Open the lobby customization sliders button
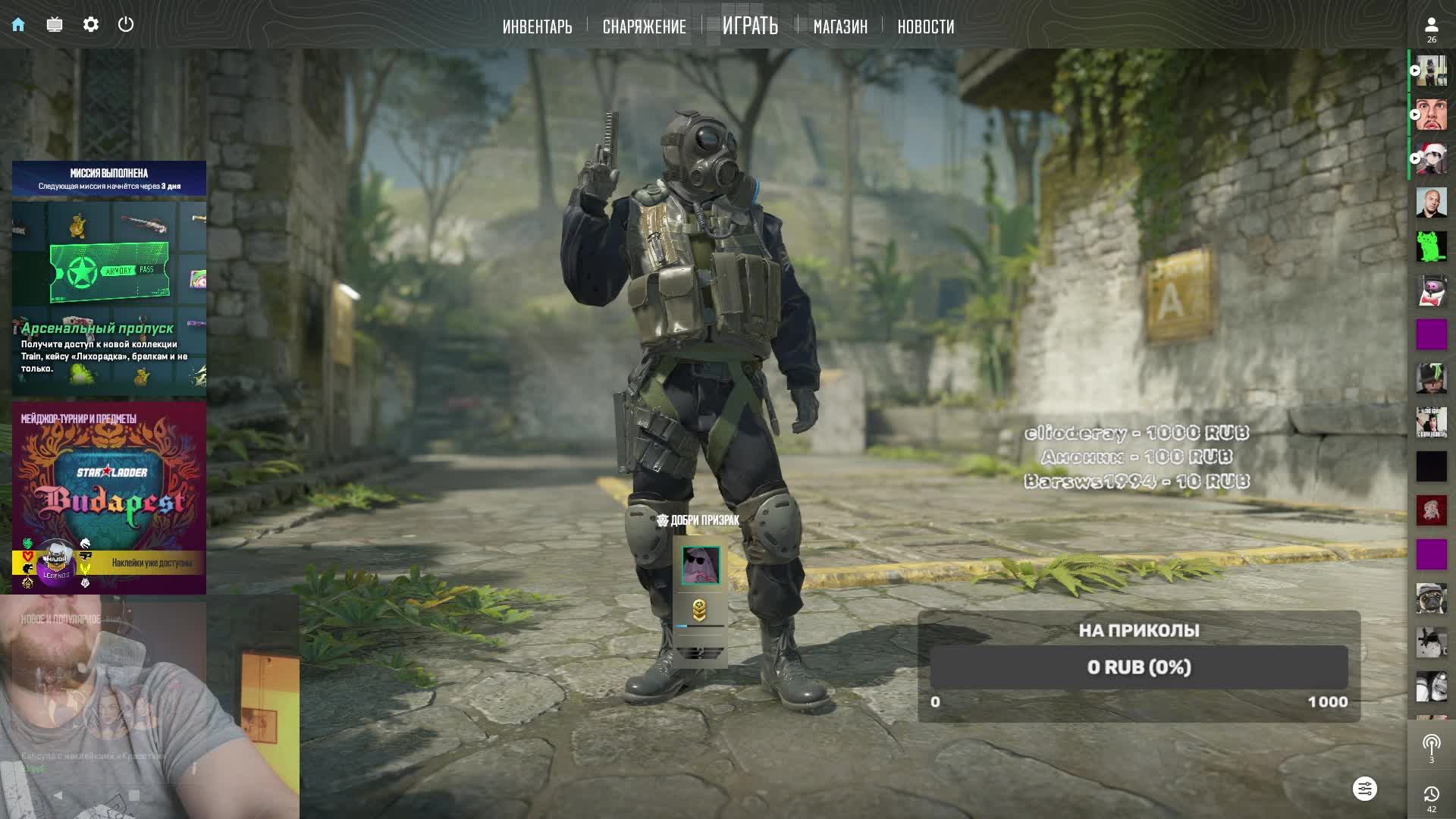The height and width of the screenshot is (819, 1456). pos(1364,789)
